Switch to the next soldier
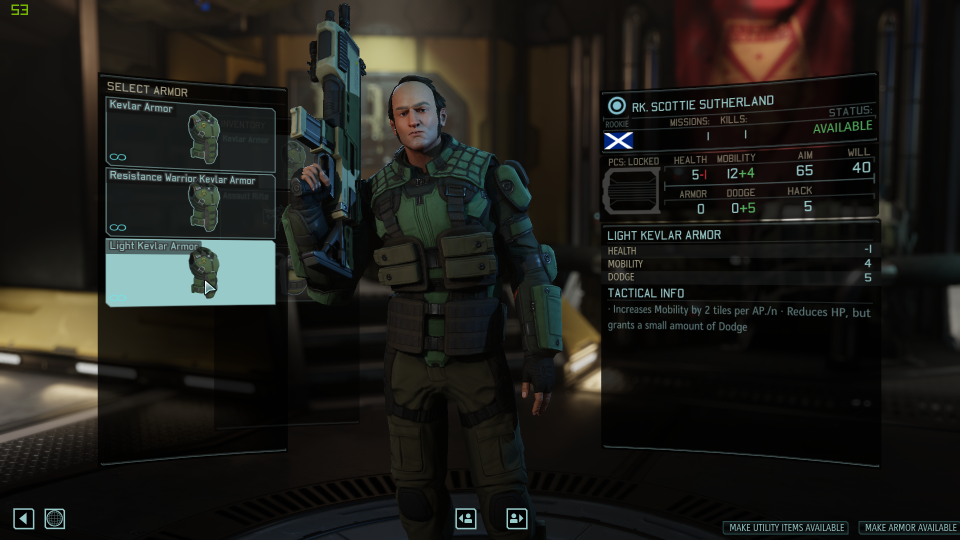The height and width of the screenshot is (540, 960). pyautogui.click(x=516, y=518)
